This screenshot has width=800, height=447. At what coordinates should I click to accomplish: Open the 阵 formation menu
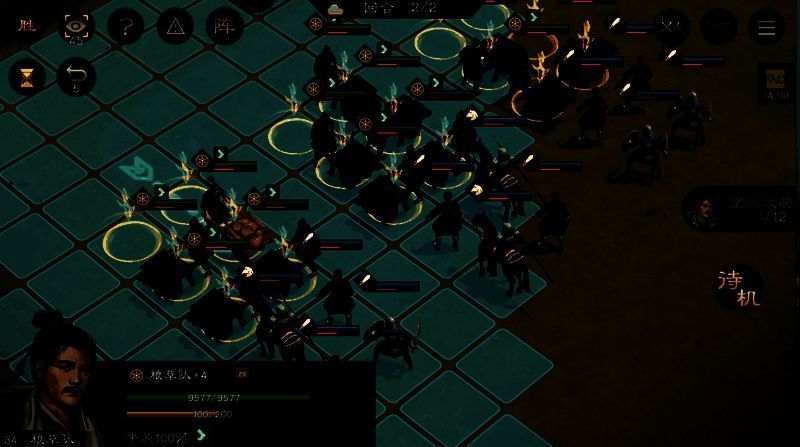(x=225, y=27)
